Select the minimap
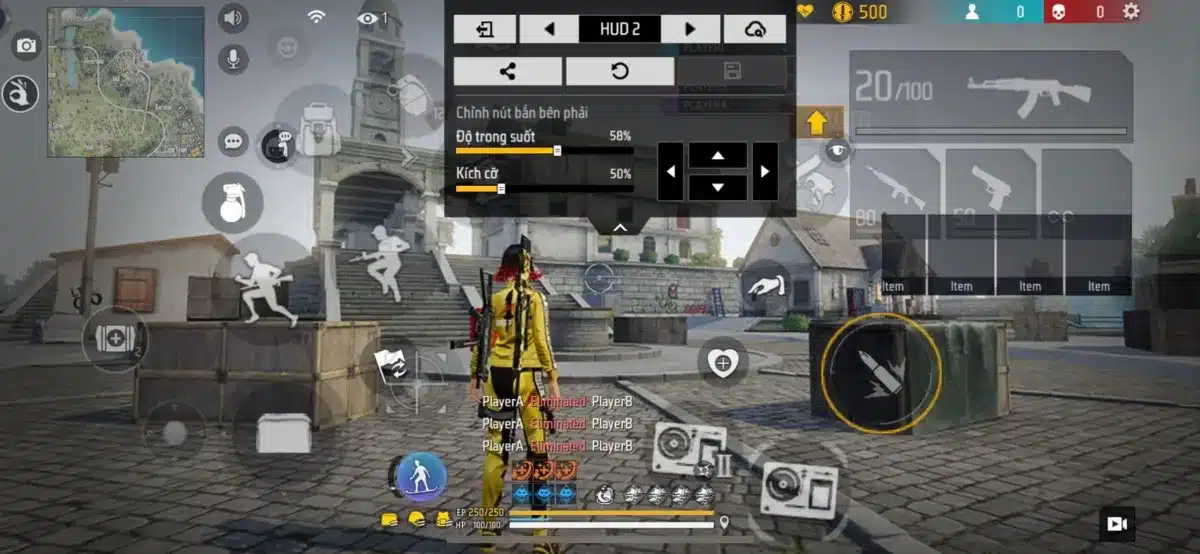 pos(126,82)
